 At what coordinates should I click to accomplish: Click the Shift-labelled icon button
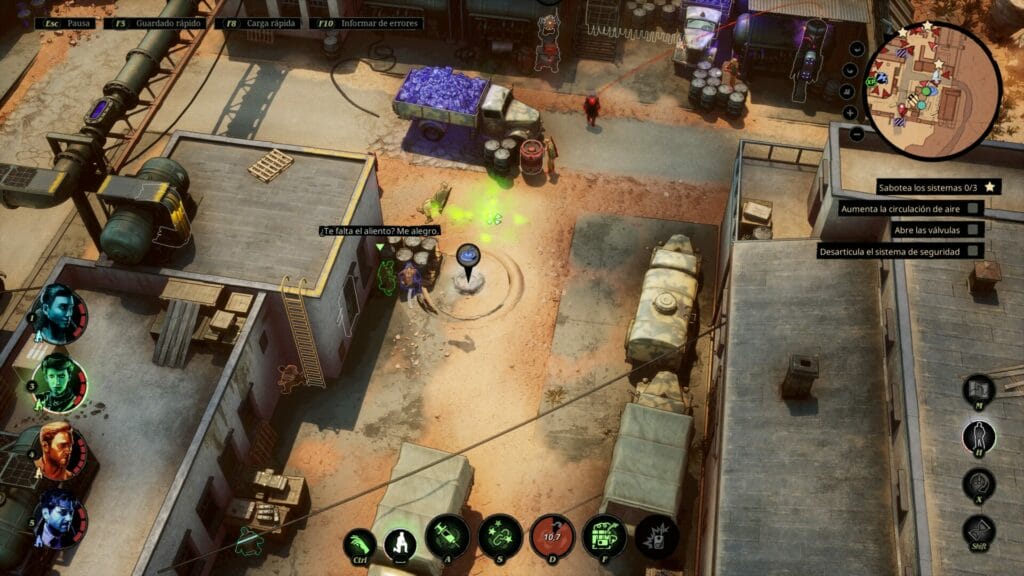click(x=979, y=530)
